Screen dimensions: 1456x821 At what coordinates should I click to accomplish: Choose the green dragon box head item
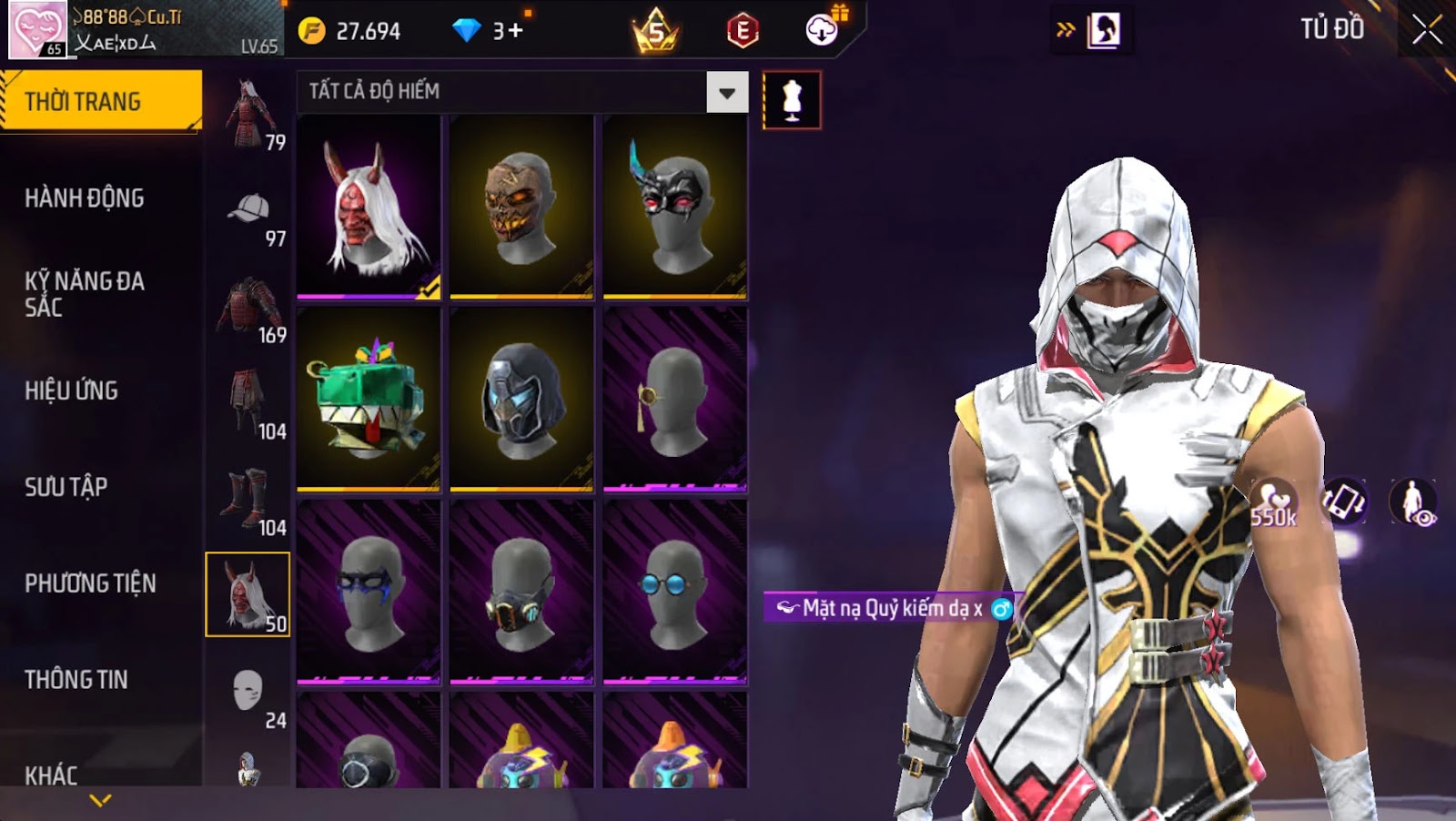pyautogui.click(x=369, y=400)
